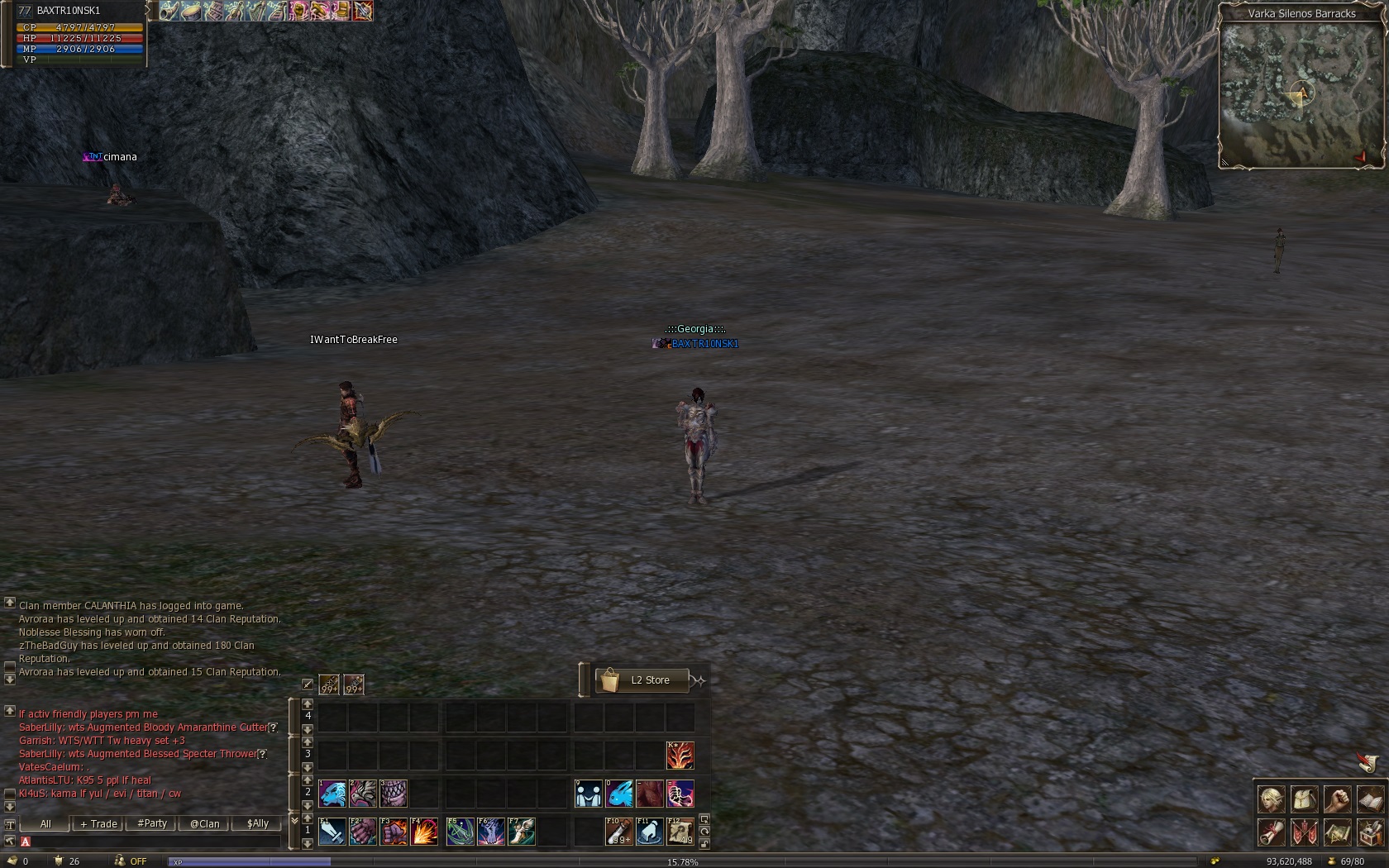The width and height of the screenshot is (1389, 868).
Task: Select the #Party chat tab
Action: point(152,823)
